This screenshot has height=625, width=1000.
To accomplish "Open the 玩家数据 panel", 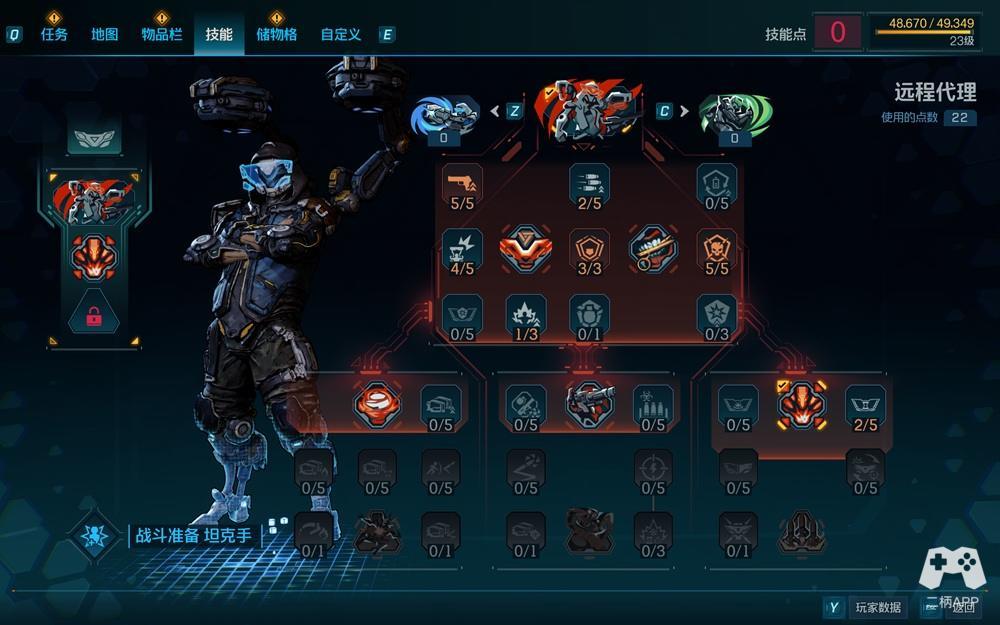I will (878, 607).
